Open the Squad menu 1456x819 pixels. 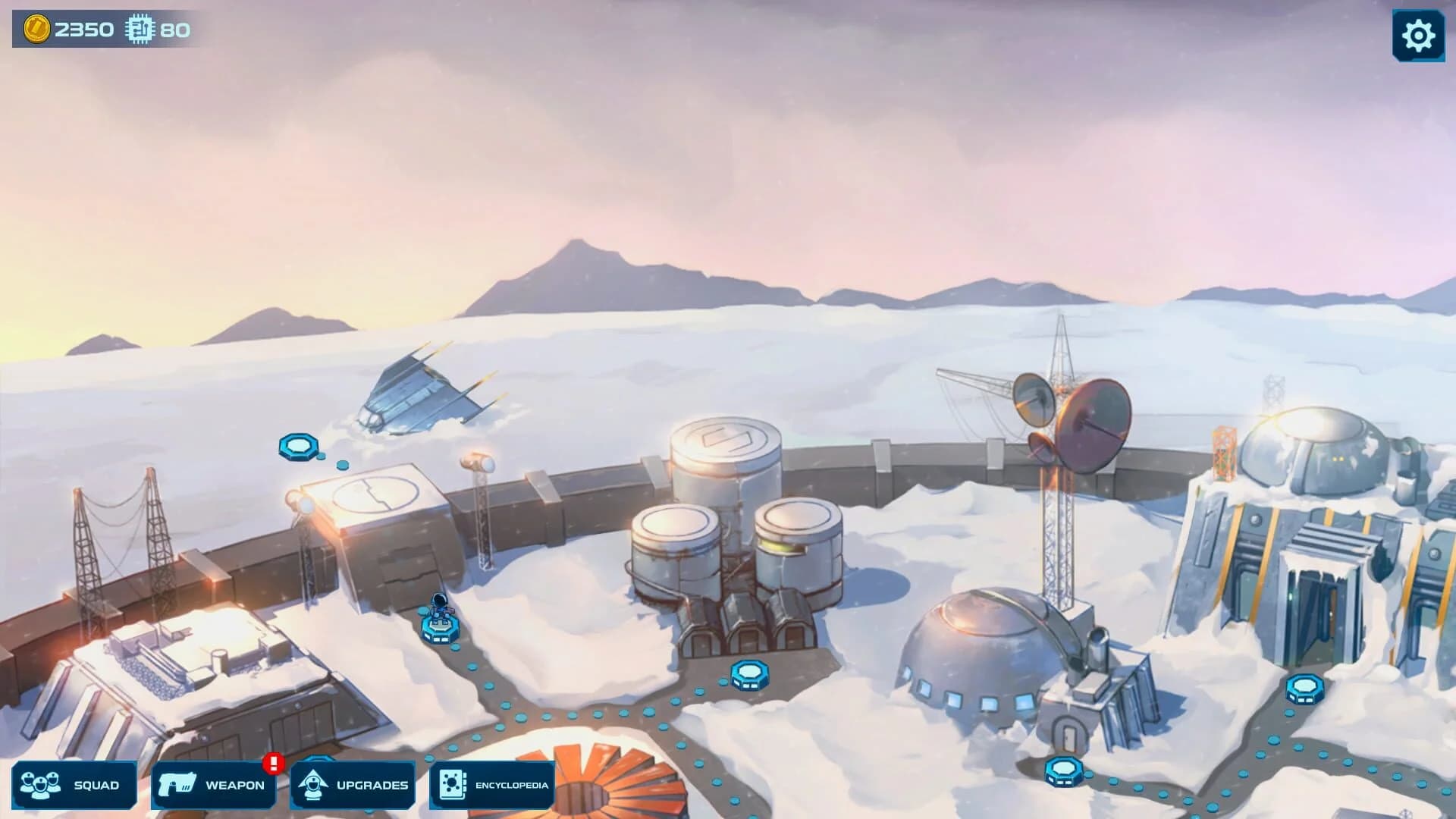point(76,785)
